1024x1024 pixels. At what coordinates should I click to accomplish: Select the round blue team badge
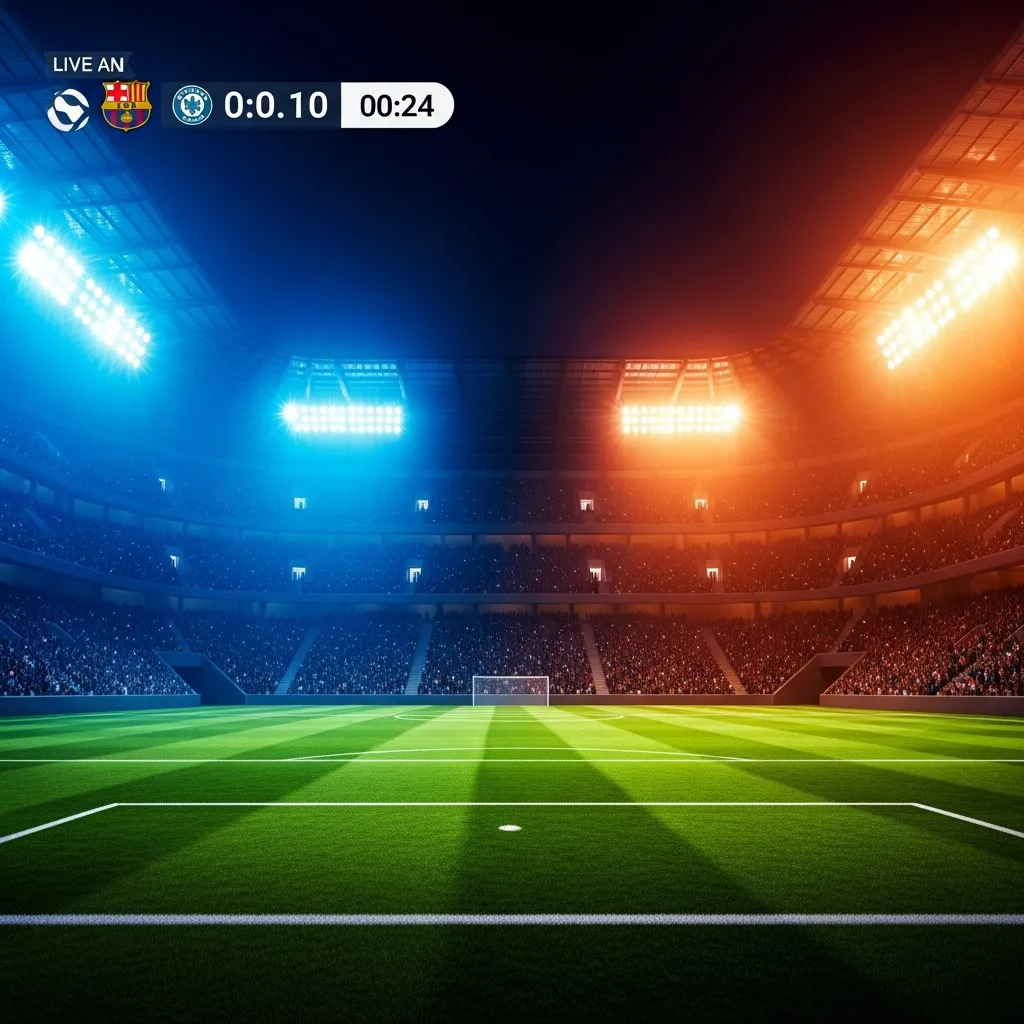coord(192,105)
